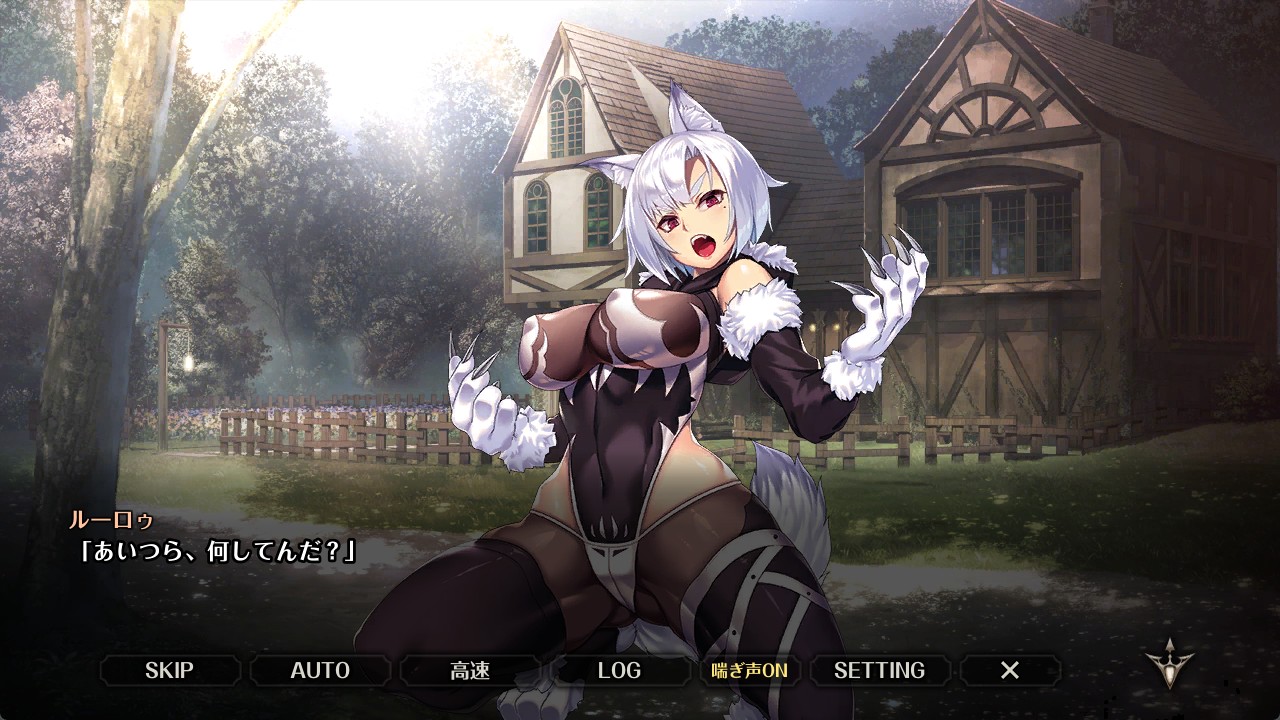Open the SETTING menu

879,670
